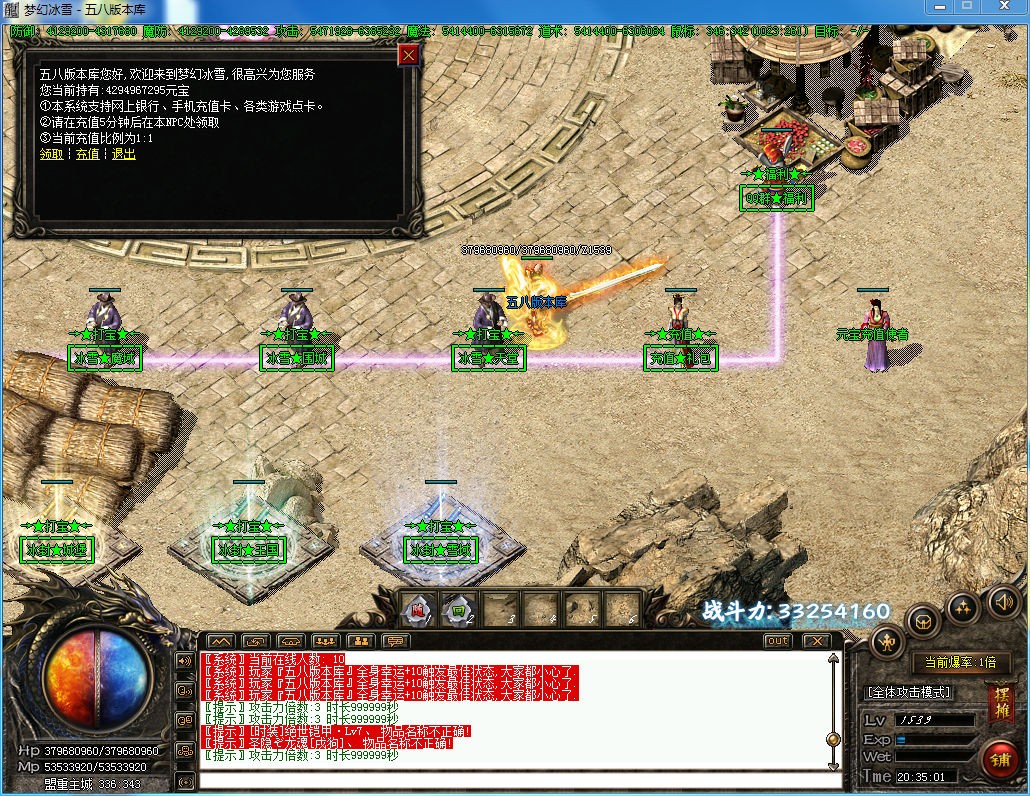Click the 领取 link in the dialog
Screen dimensions: 1030x796
[x=51, y=154]
